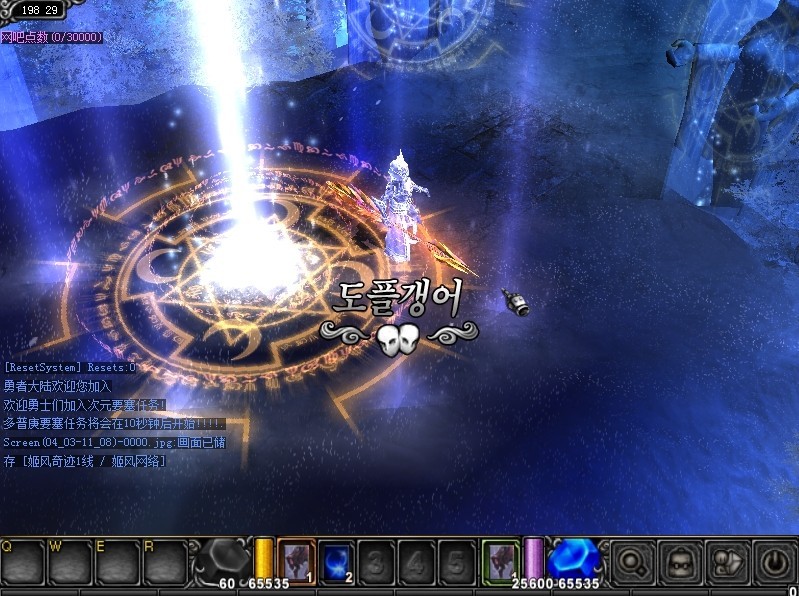This screenshot has width=799, height=596.
Task: Select the empty W item slot
Action: coord(70,565)
